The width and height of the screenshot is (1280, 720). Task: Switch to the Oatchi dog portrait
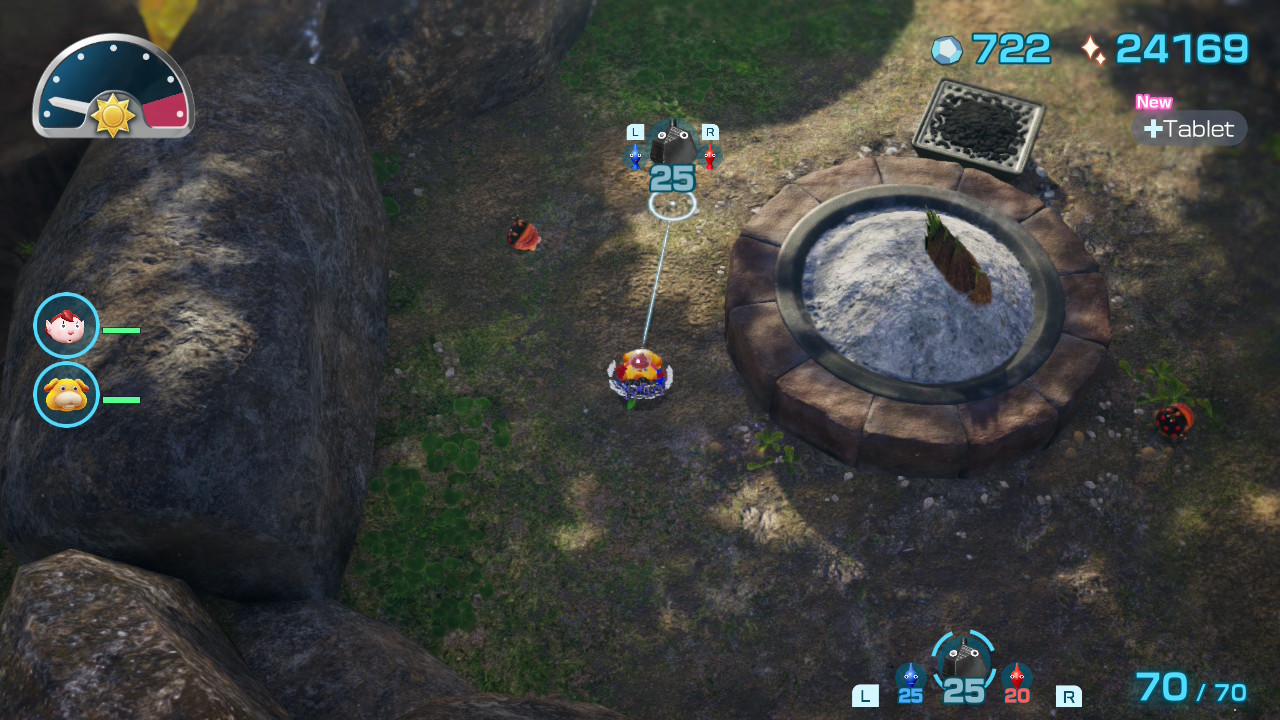coord(66,395)
